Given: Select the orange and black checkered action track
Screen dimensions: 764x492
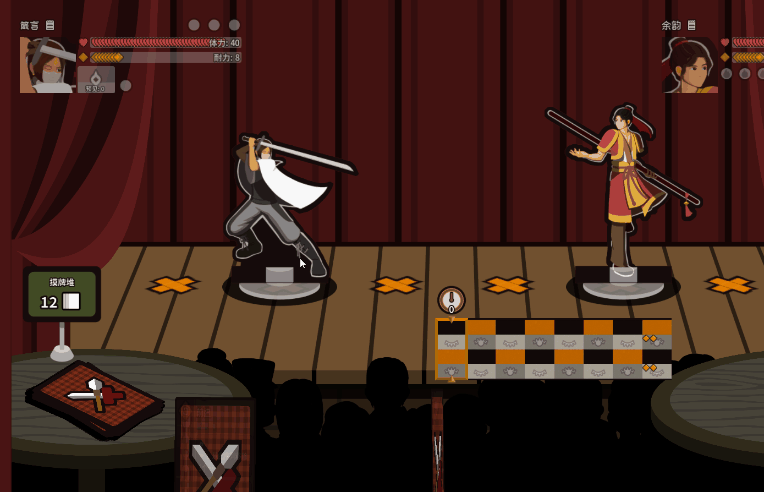Looking at the screenshot, I should tap(553, 349).
